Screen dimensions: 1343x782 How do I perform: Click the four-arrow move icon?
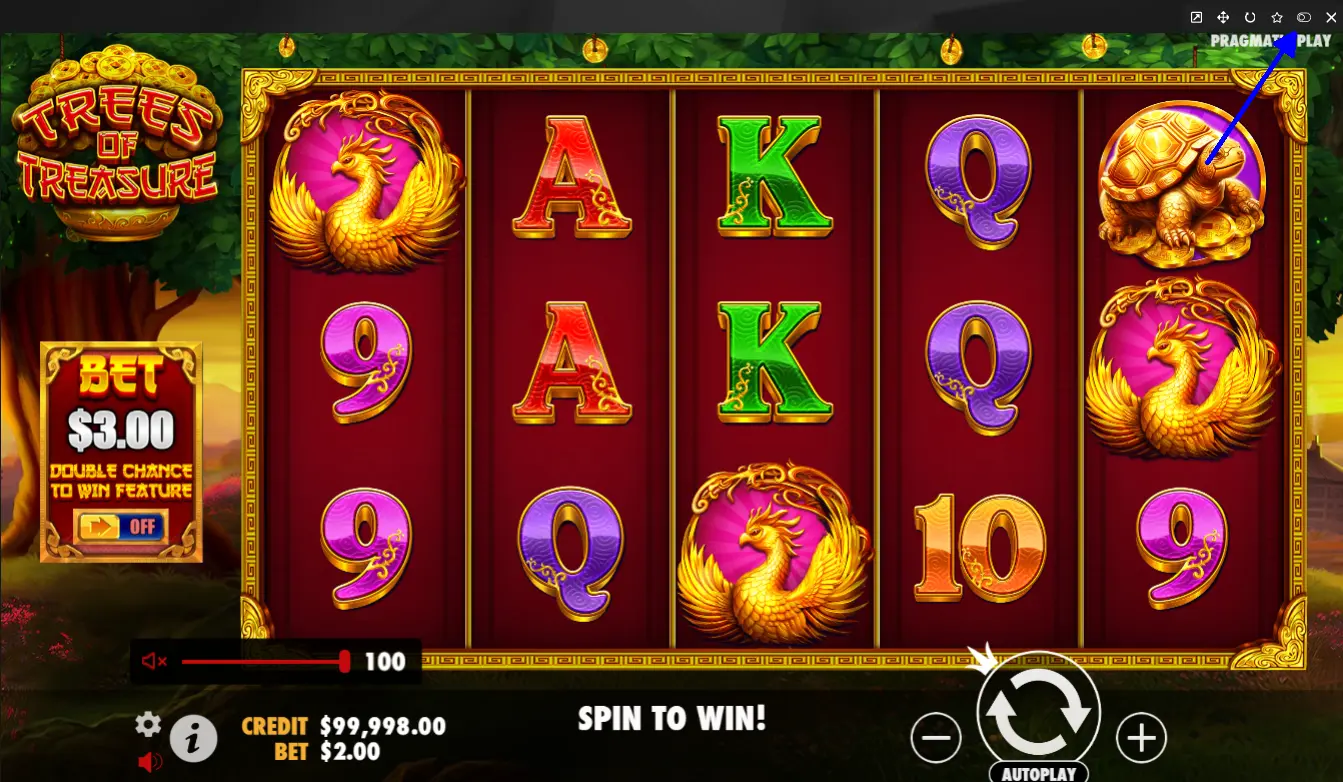tap(1223, 17)
